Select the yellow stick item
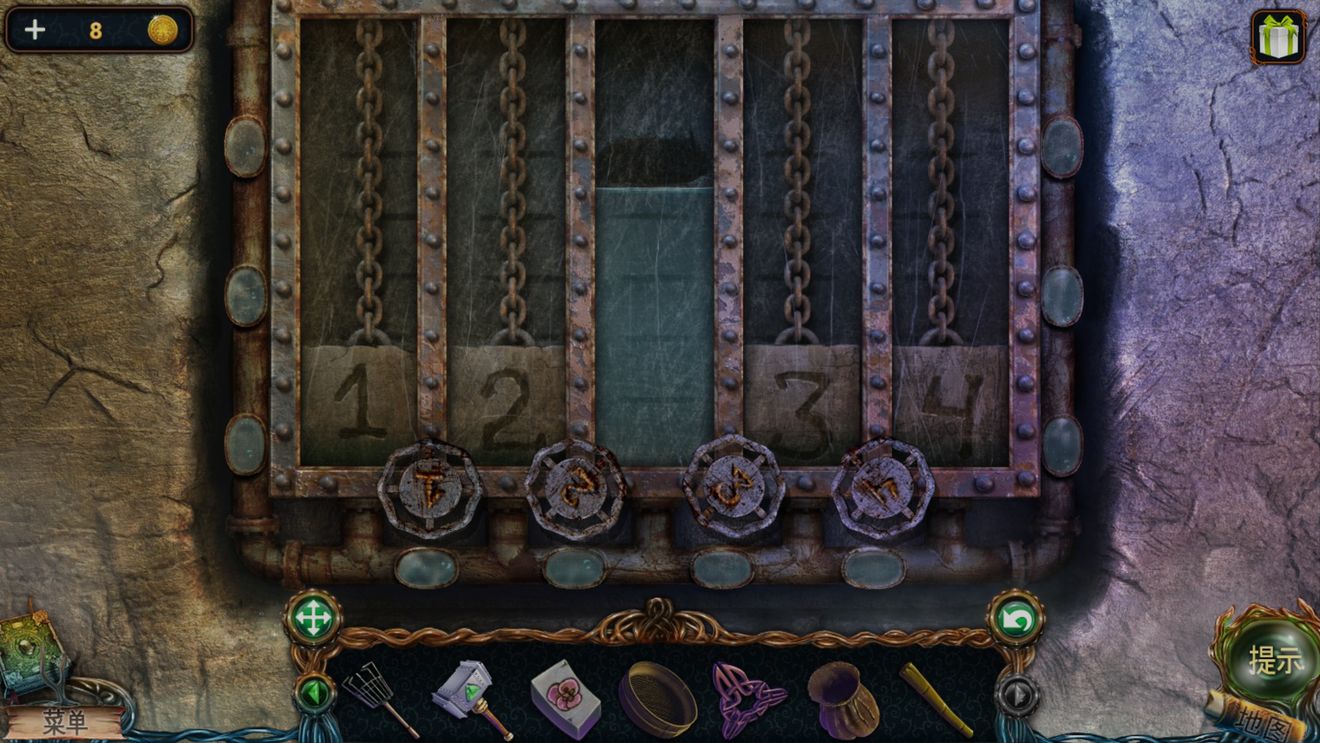 936,698
